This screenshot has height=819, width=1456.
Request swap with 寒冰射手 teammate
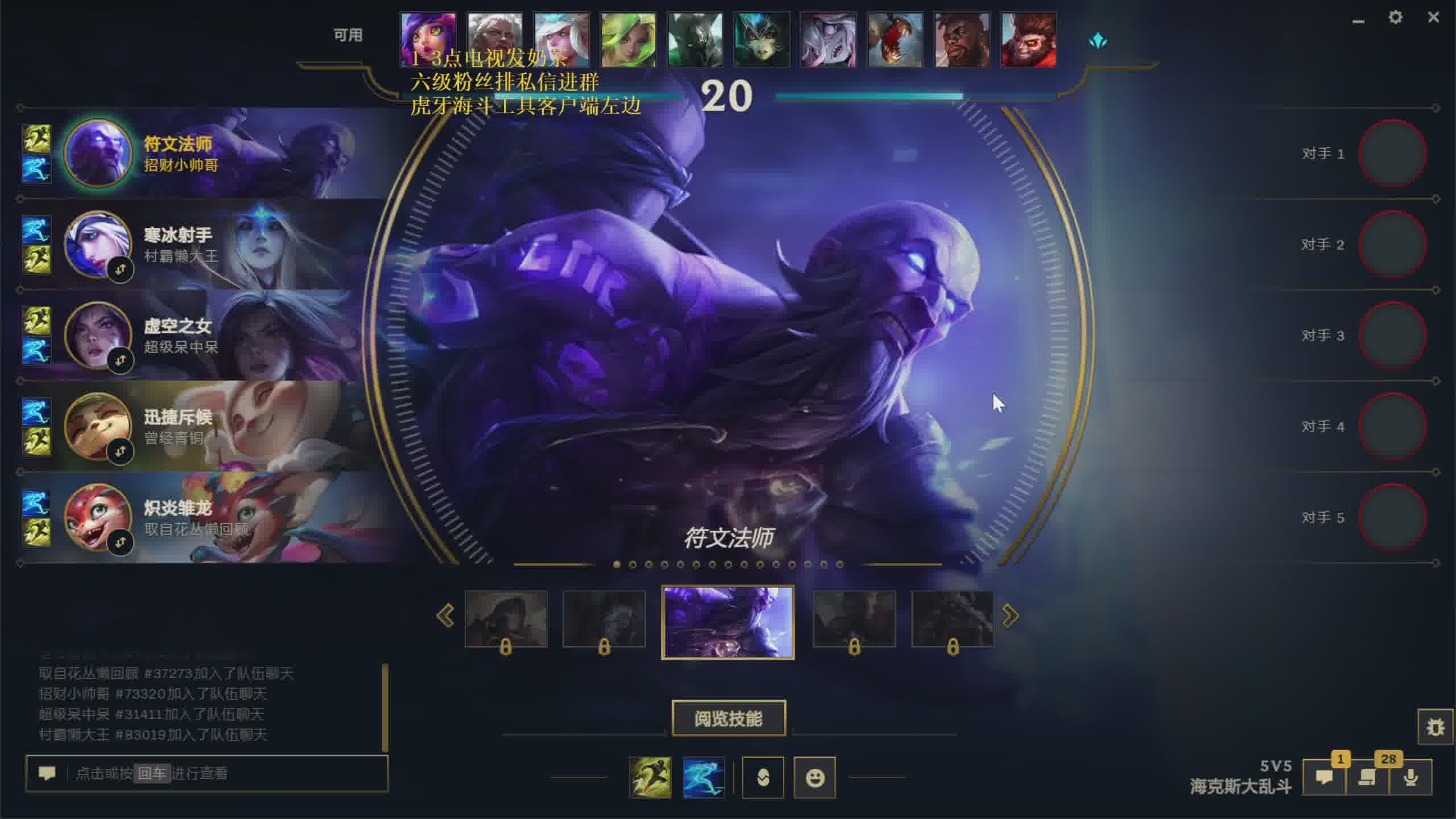point(120,270)
